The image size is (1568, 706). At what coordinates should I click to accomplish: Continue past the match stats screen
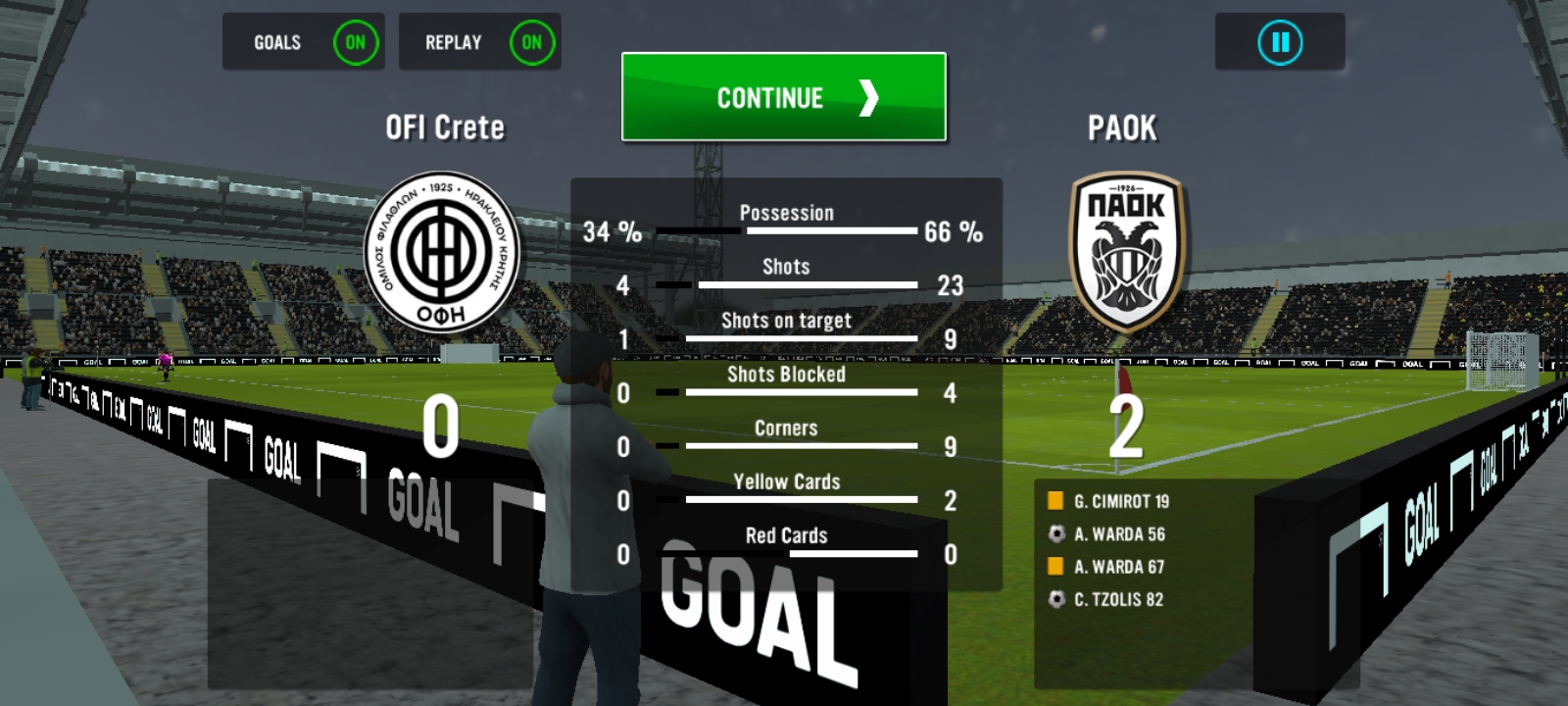(x=783, y=97)
